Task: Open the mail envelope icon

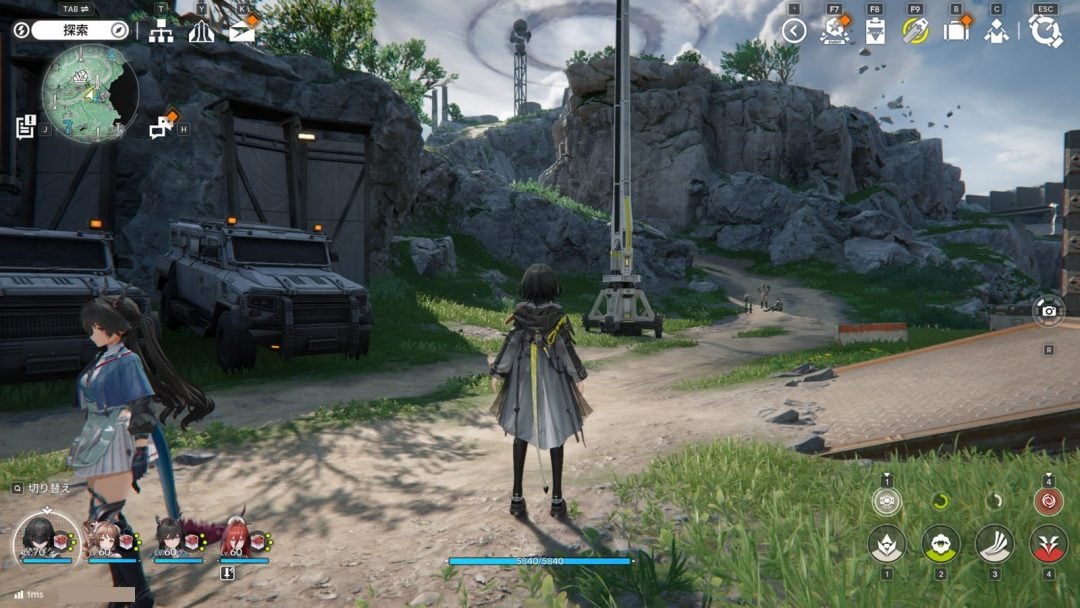Action: [242, 32]
